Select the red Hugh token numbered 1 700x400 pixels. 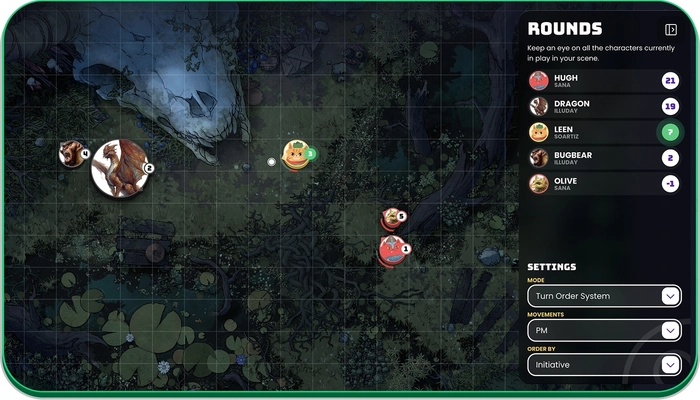[391, 249]
